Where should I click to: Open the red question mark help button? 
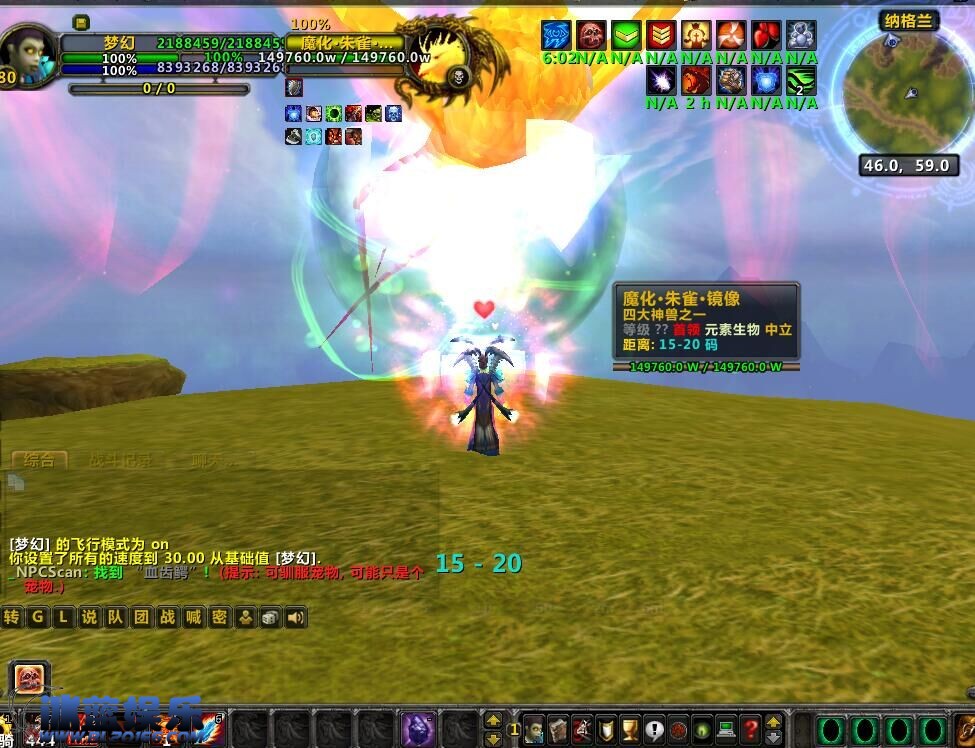750,729
